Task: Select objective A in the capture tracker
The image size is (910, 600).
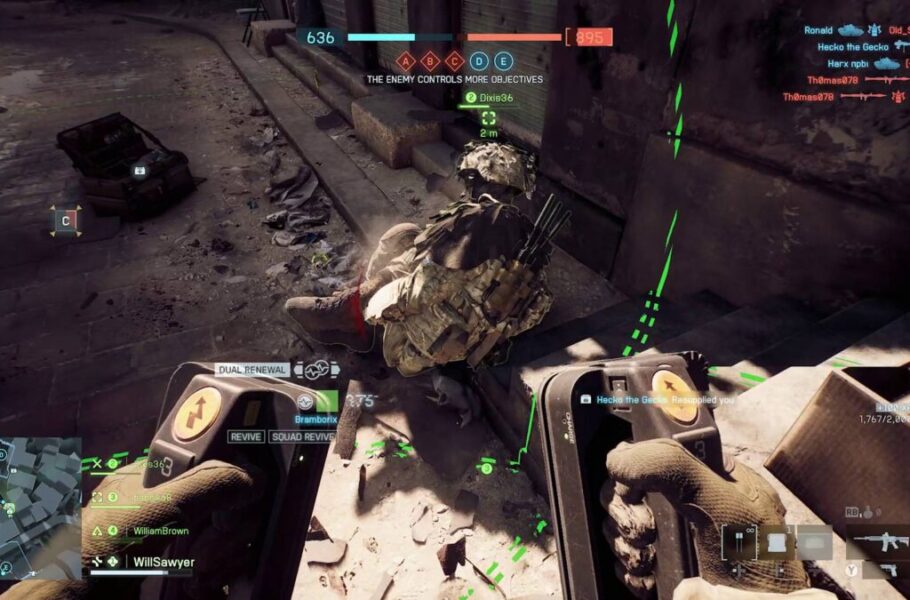Action: (406, 60)
